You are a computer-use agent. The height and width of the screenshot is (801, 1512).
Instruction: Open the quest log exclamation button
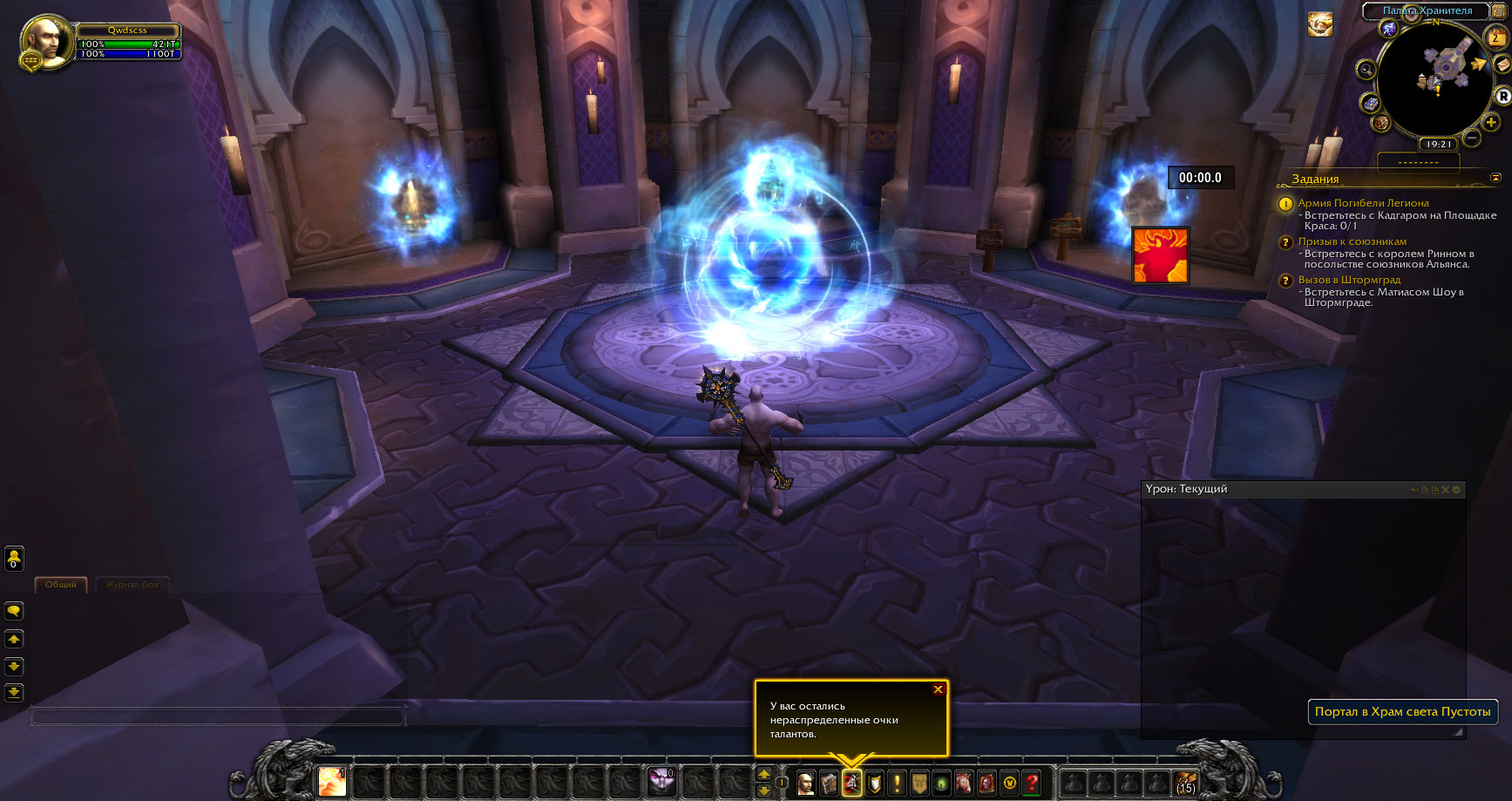point(897,783)
